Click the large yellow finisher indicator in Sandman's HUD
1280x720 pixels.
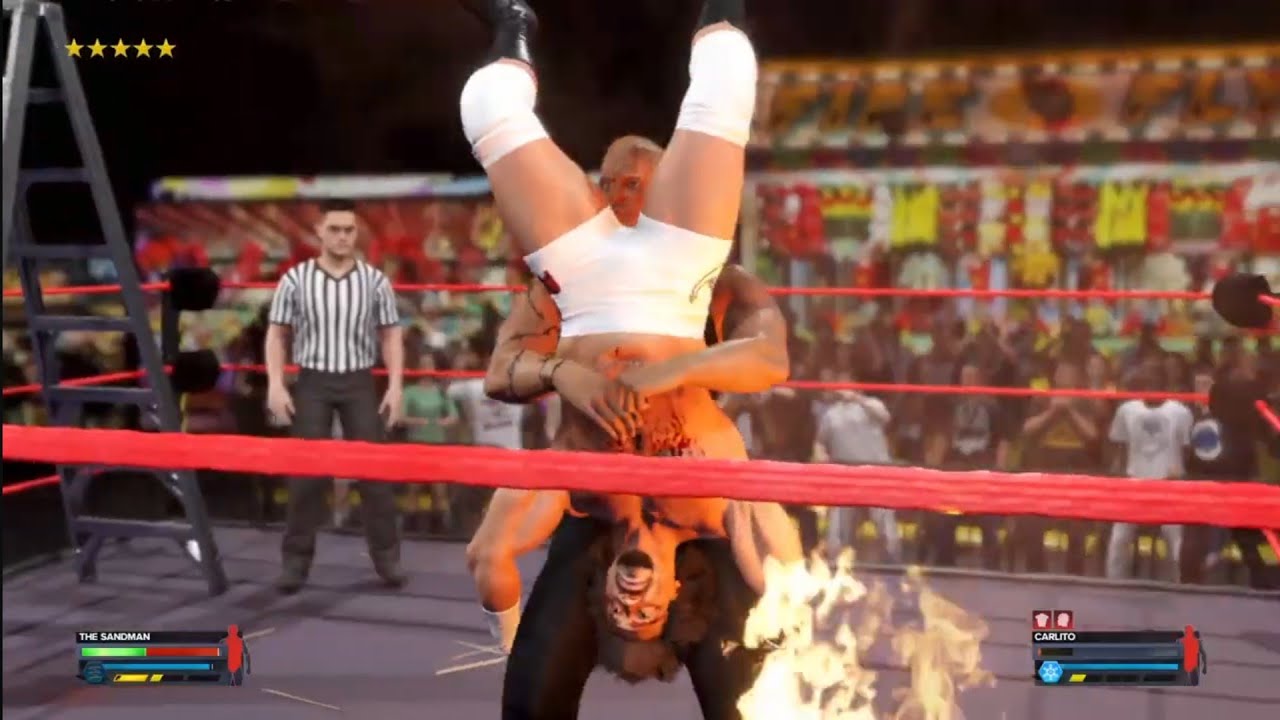pos(131,677)
